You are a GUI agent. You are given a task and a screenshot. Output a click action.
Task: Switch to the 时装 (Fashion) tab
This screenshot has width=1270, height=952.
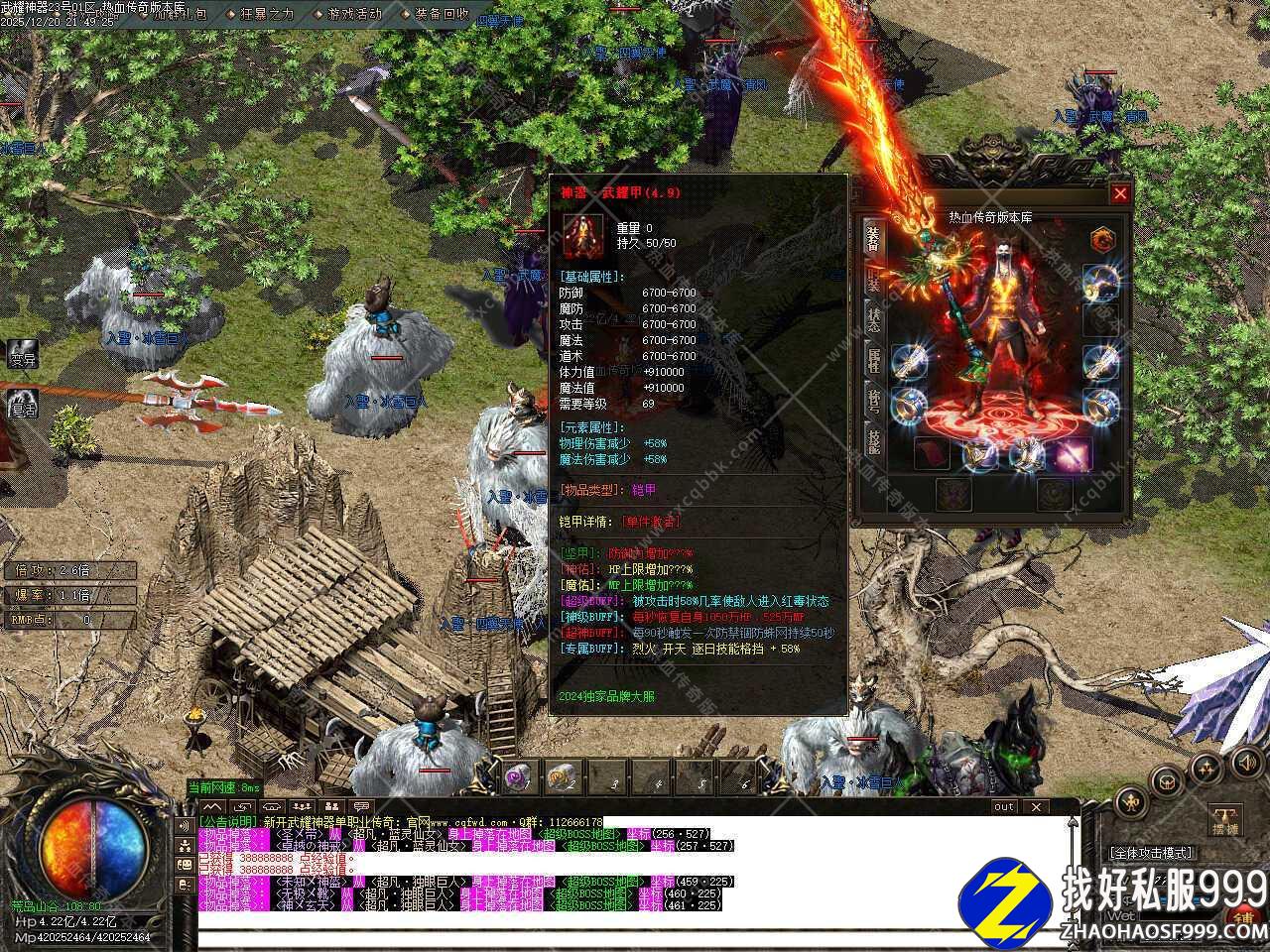[873, 280]
